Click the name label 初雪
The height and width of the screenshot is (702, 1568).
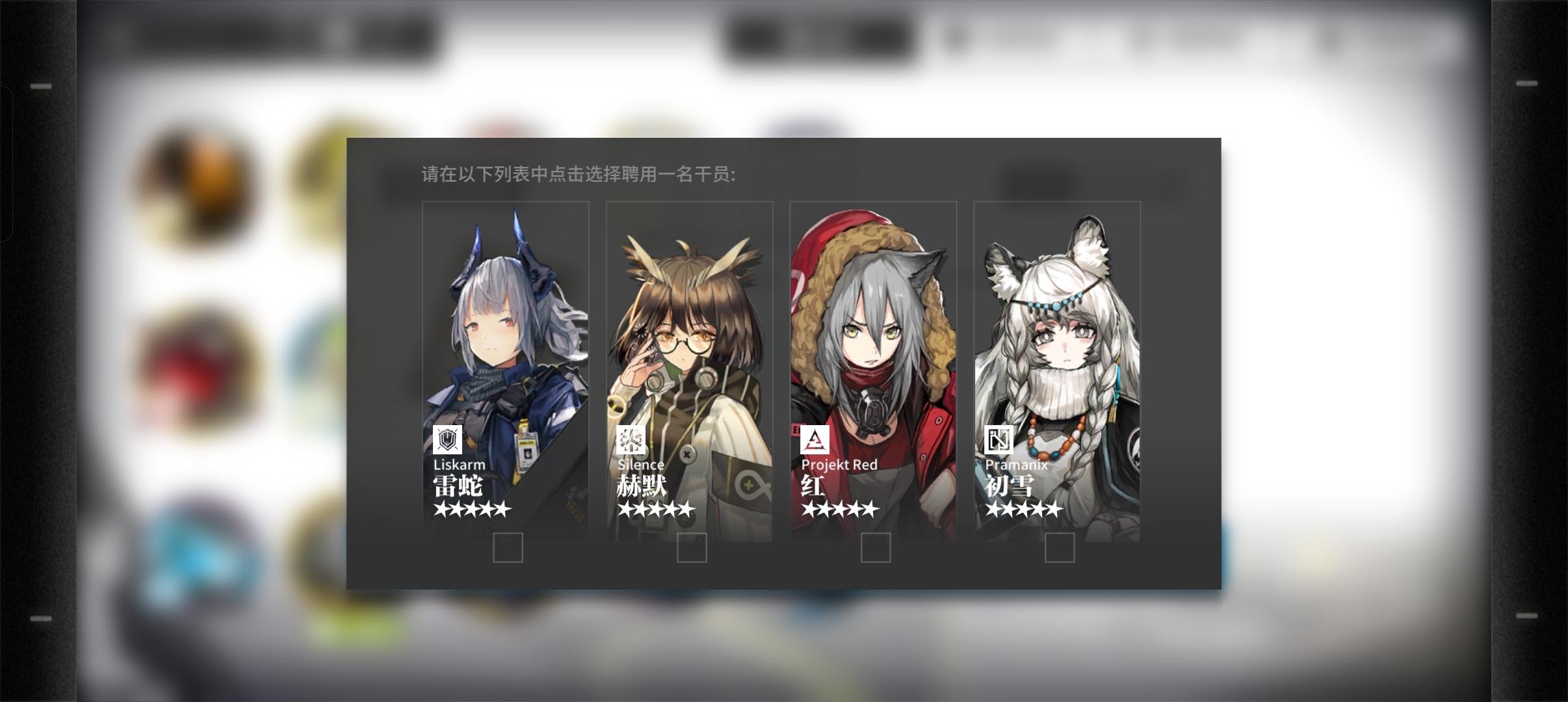(x=1010, y=486)
